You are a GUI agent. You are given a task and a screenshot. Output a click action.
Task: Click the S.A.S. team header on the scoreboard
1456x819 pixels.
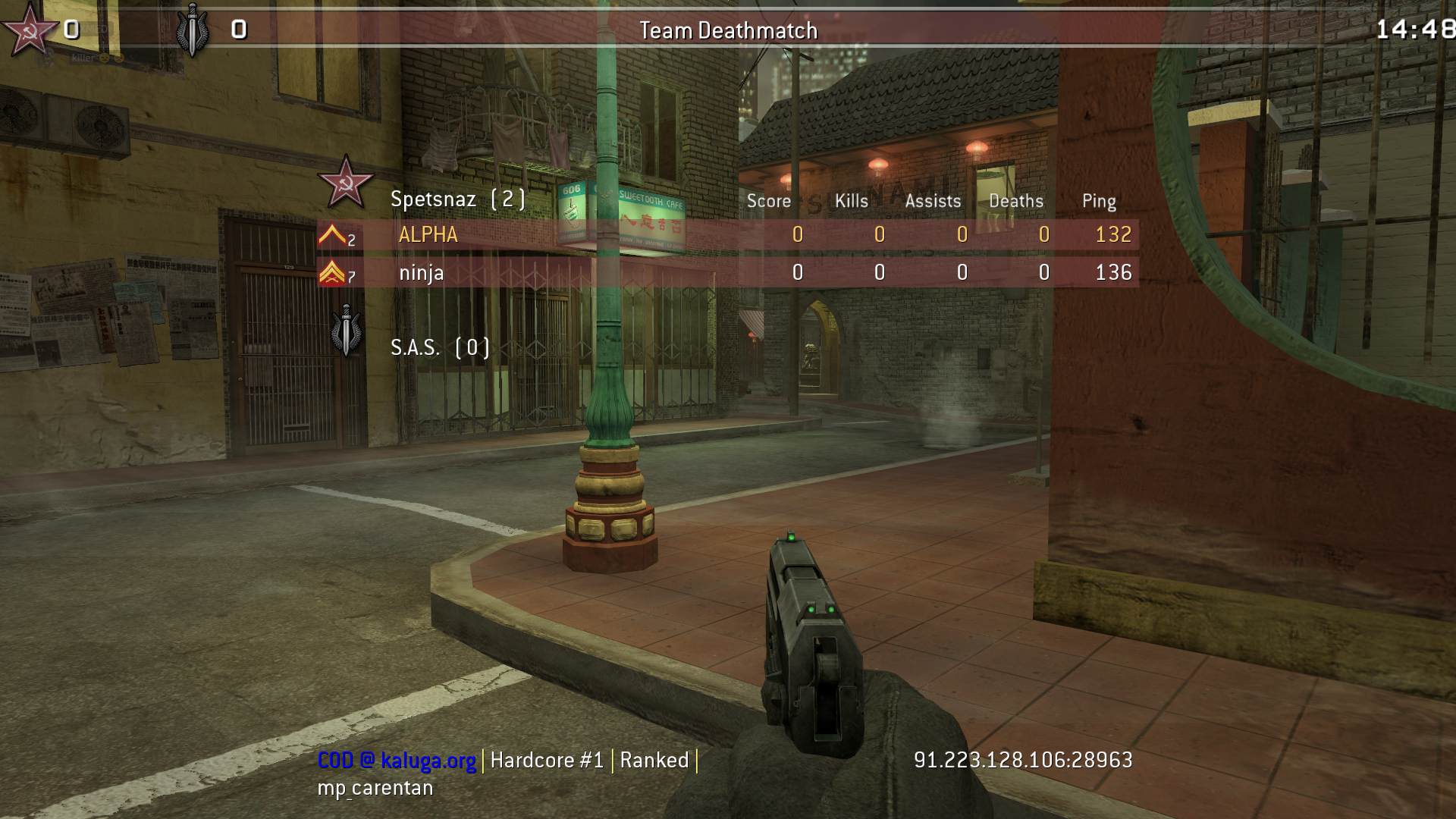439,348
